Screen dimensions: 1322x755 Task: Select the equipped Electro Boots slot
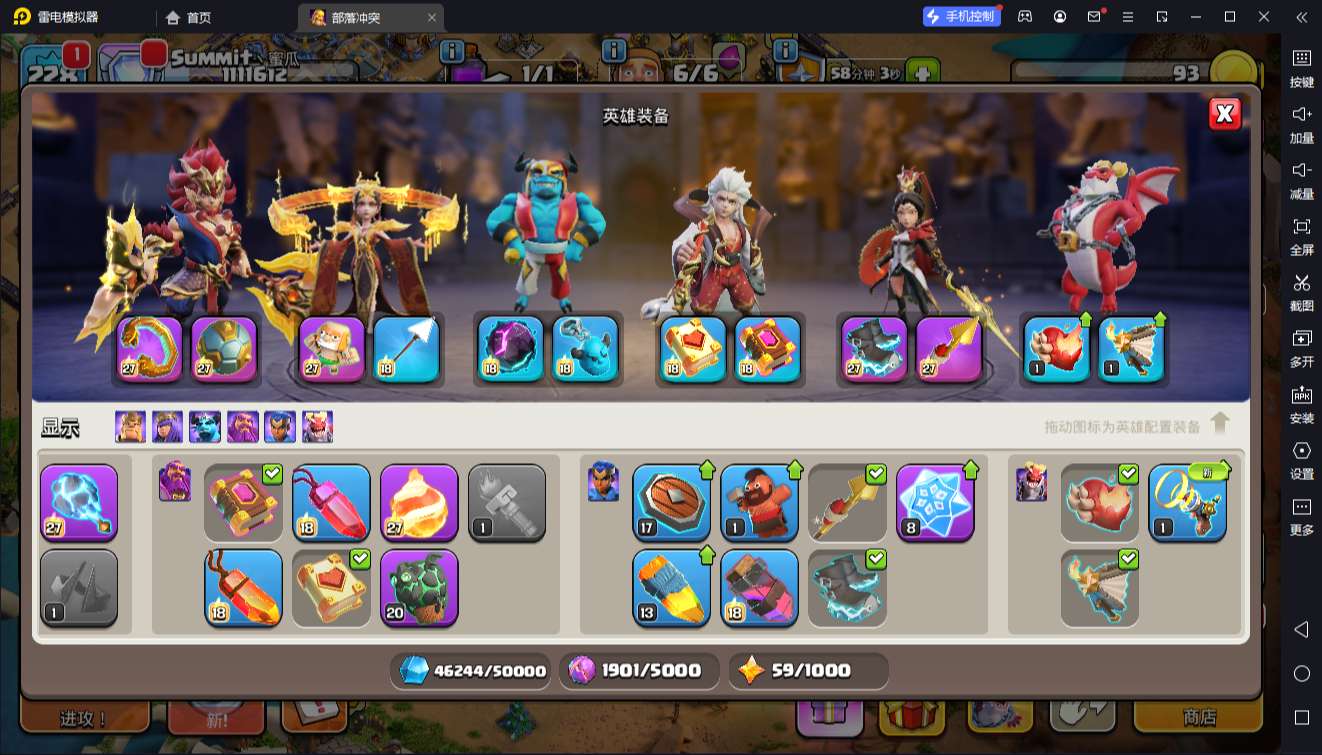[874, 349]
